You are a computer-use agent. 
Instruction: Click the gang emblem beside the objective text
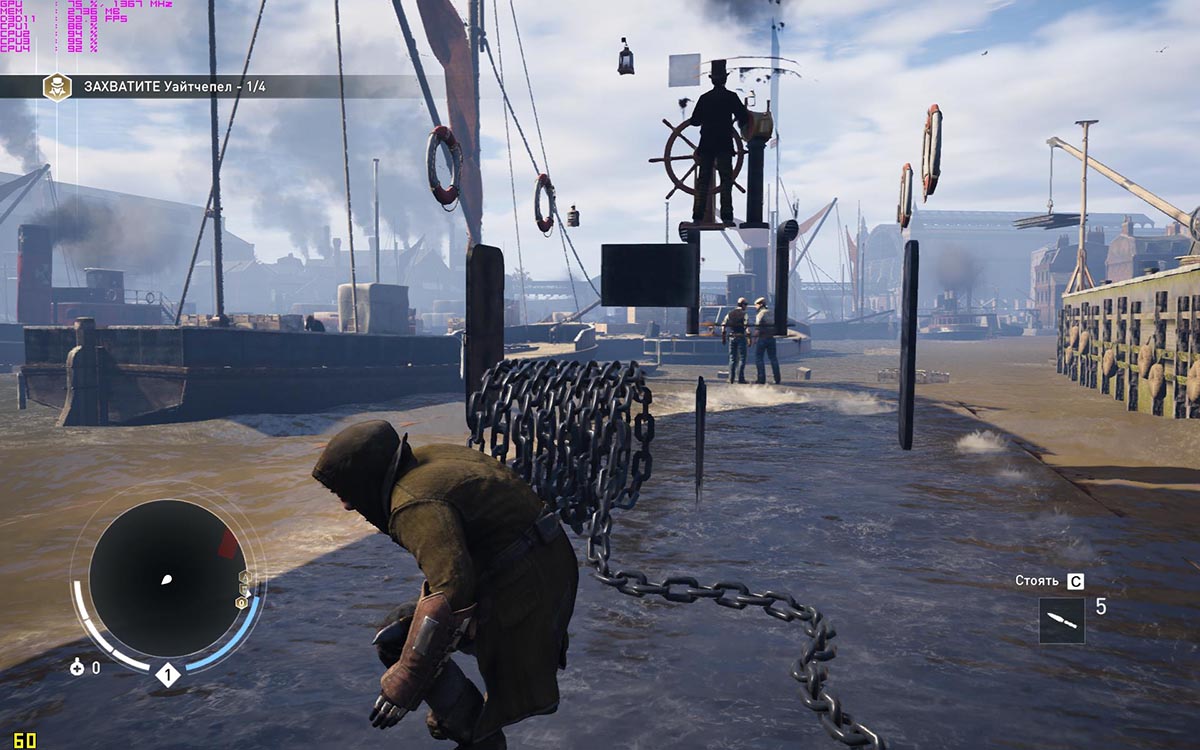point(56,86)
